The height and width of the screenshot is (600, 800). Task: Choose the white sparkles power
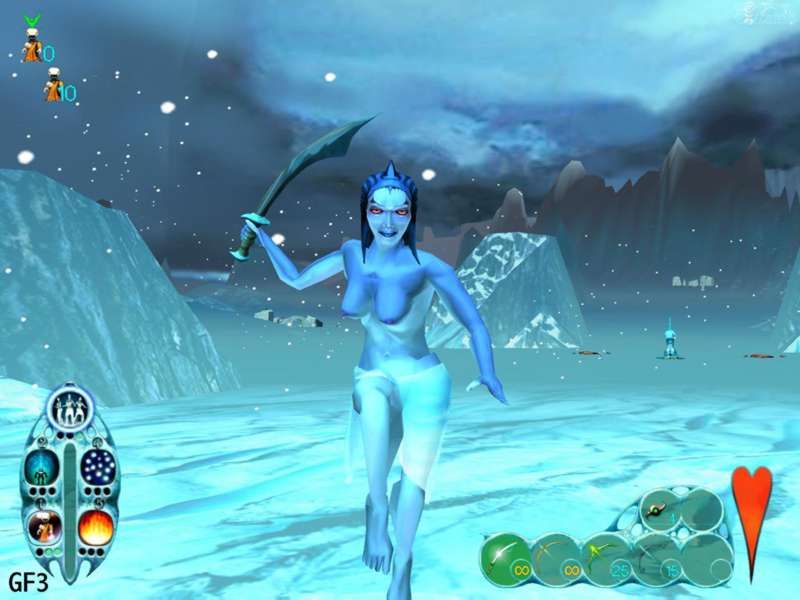97,467
